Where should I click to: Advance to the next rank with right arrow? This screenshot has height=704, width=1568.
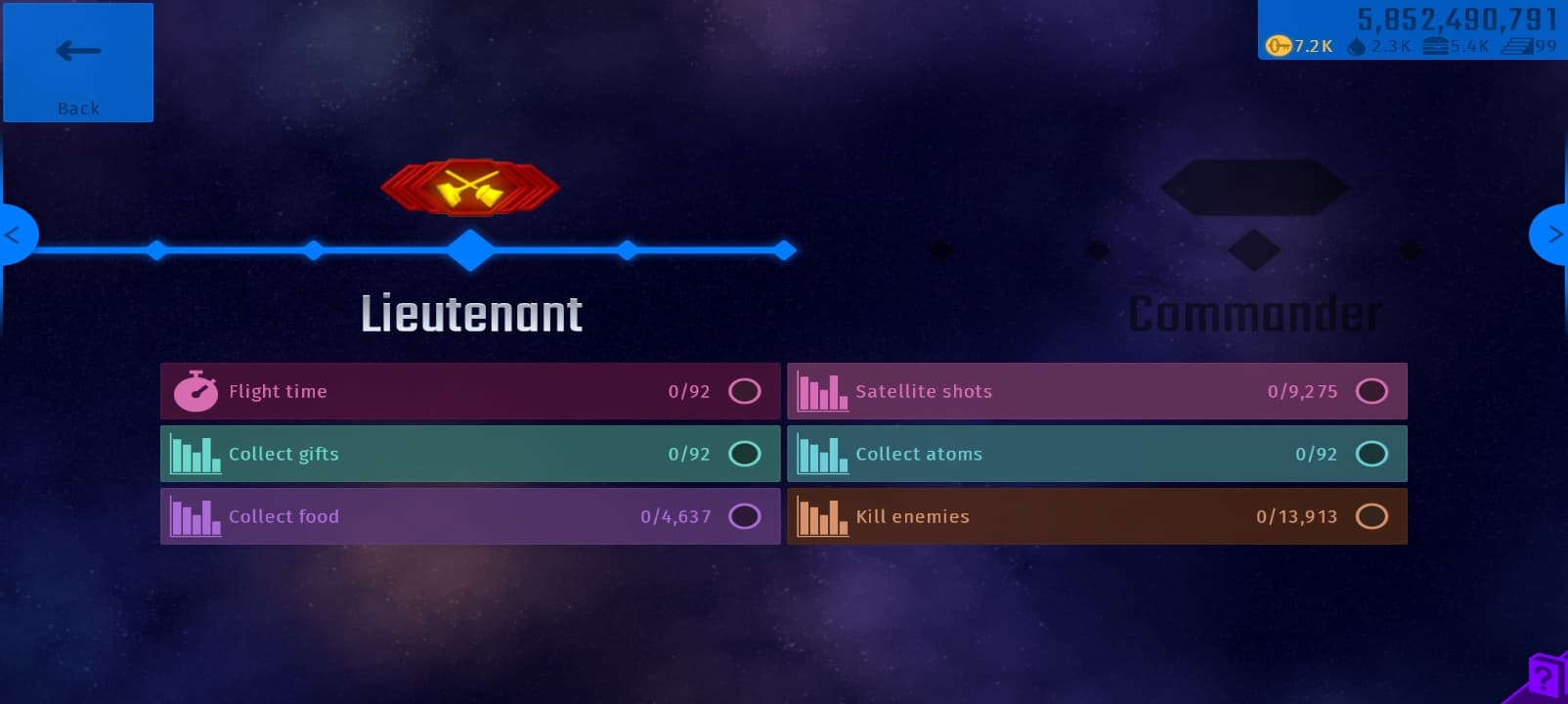coord(1551,235)
